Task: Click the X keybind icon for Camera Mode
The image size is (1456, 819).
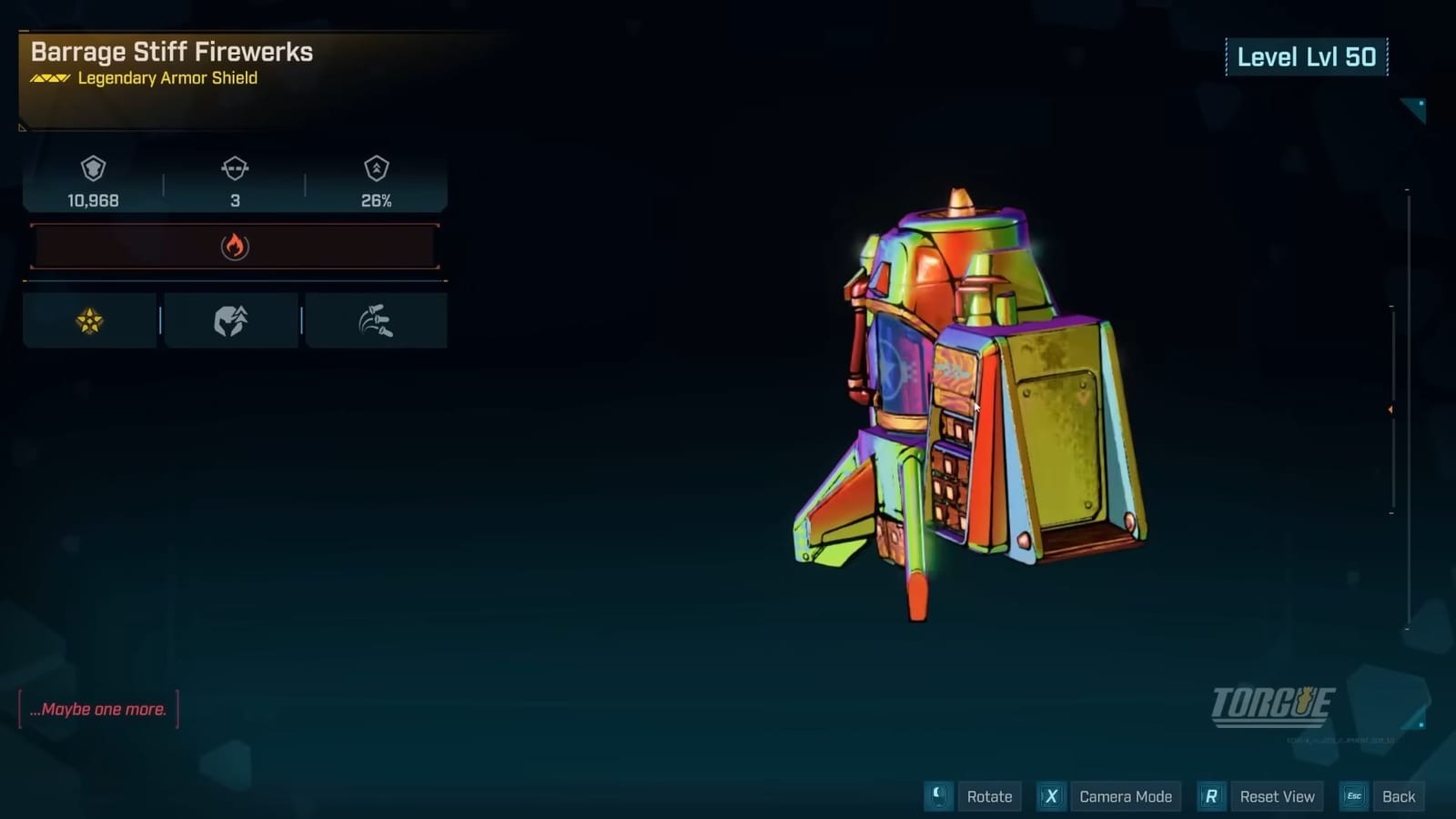Action: click(x=1051, y=795)
